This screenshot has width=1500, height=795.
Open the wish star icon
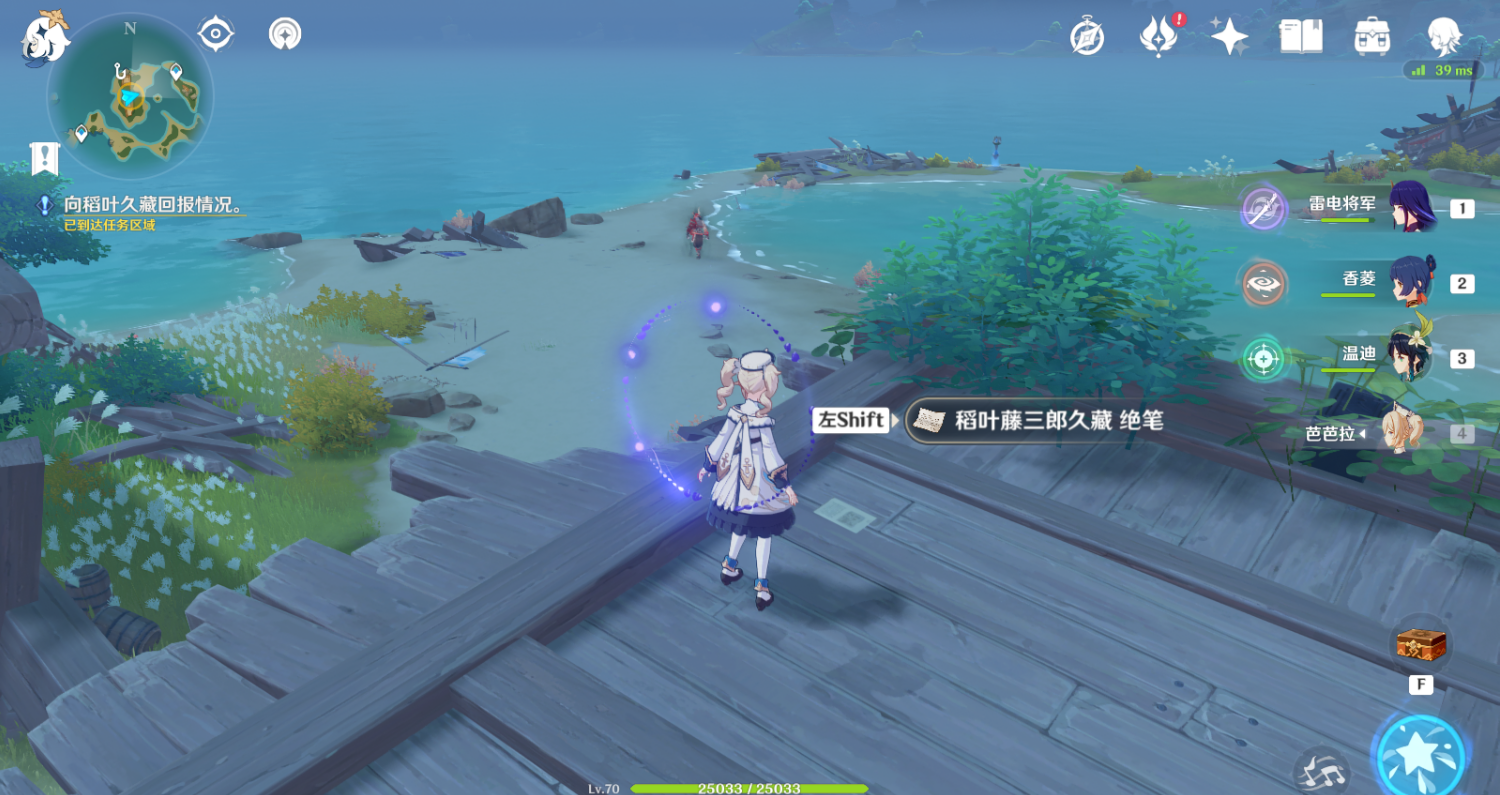pos(1229,36)
